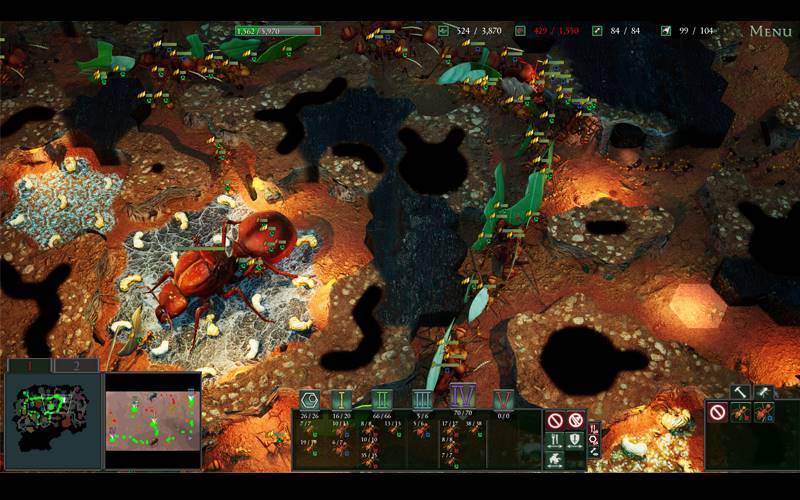Select pheromone group III
This screenshot has width=800, height=500.
pos(422,399)
